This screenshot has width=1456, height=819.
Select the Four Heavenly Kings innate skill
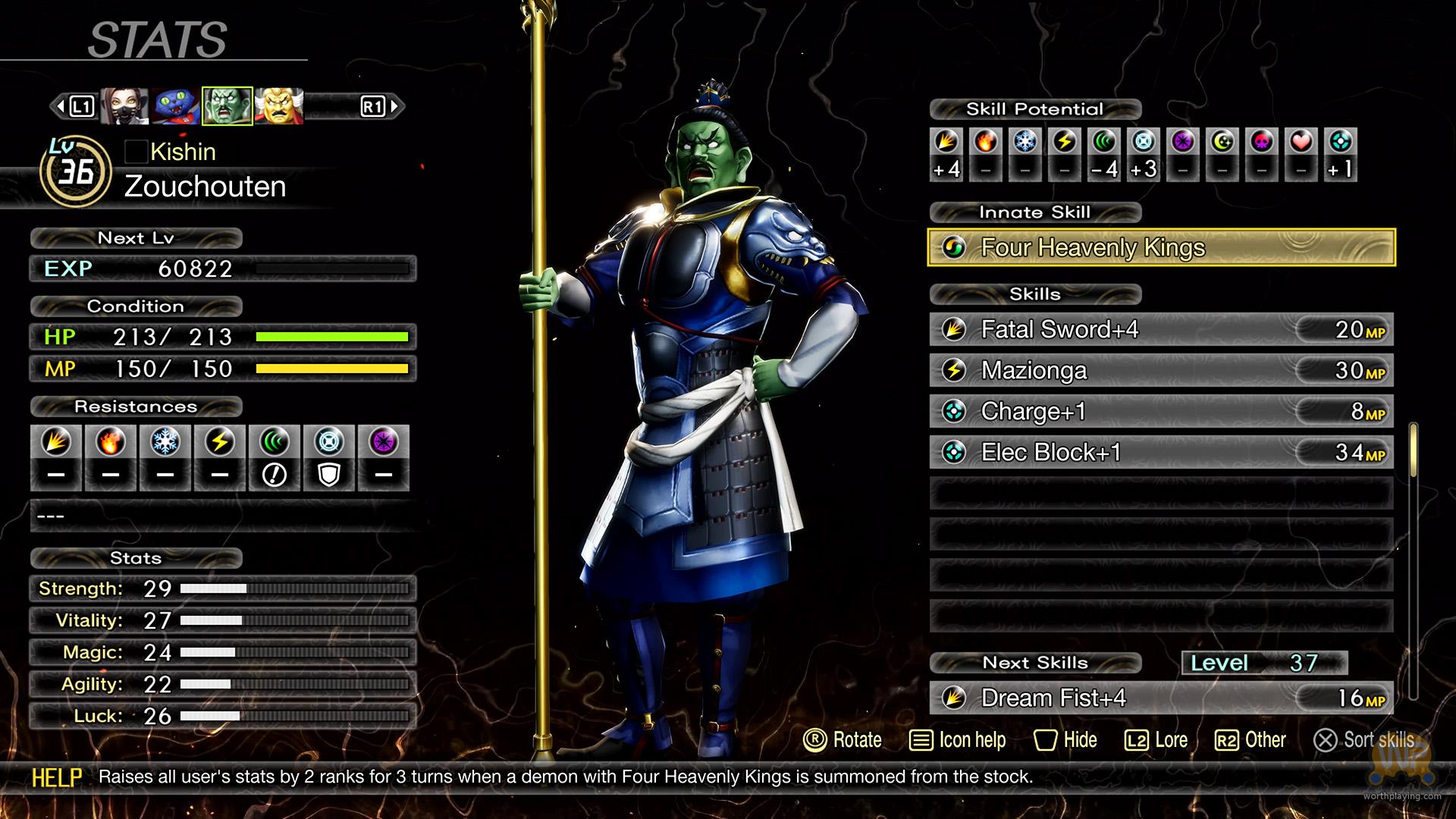tap(1160, 247)
